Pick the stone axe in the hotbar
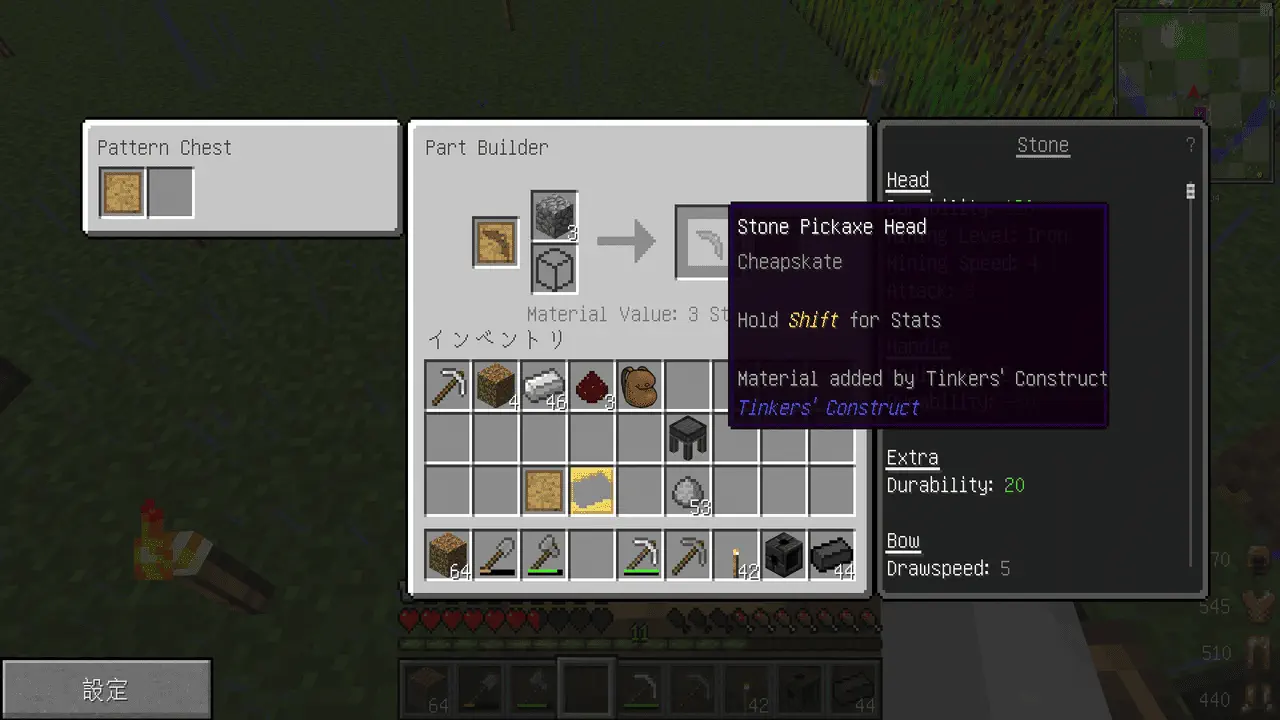The image size is (1280, 720). (x=544, y=556)
